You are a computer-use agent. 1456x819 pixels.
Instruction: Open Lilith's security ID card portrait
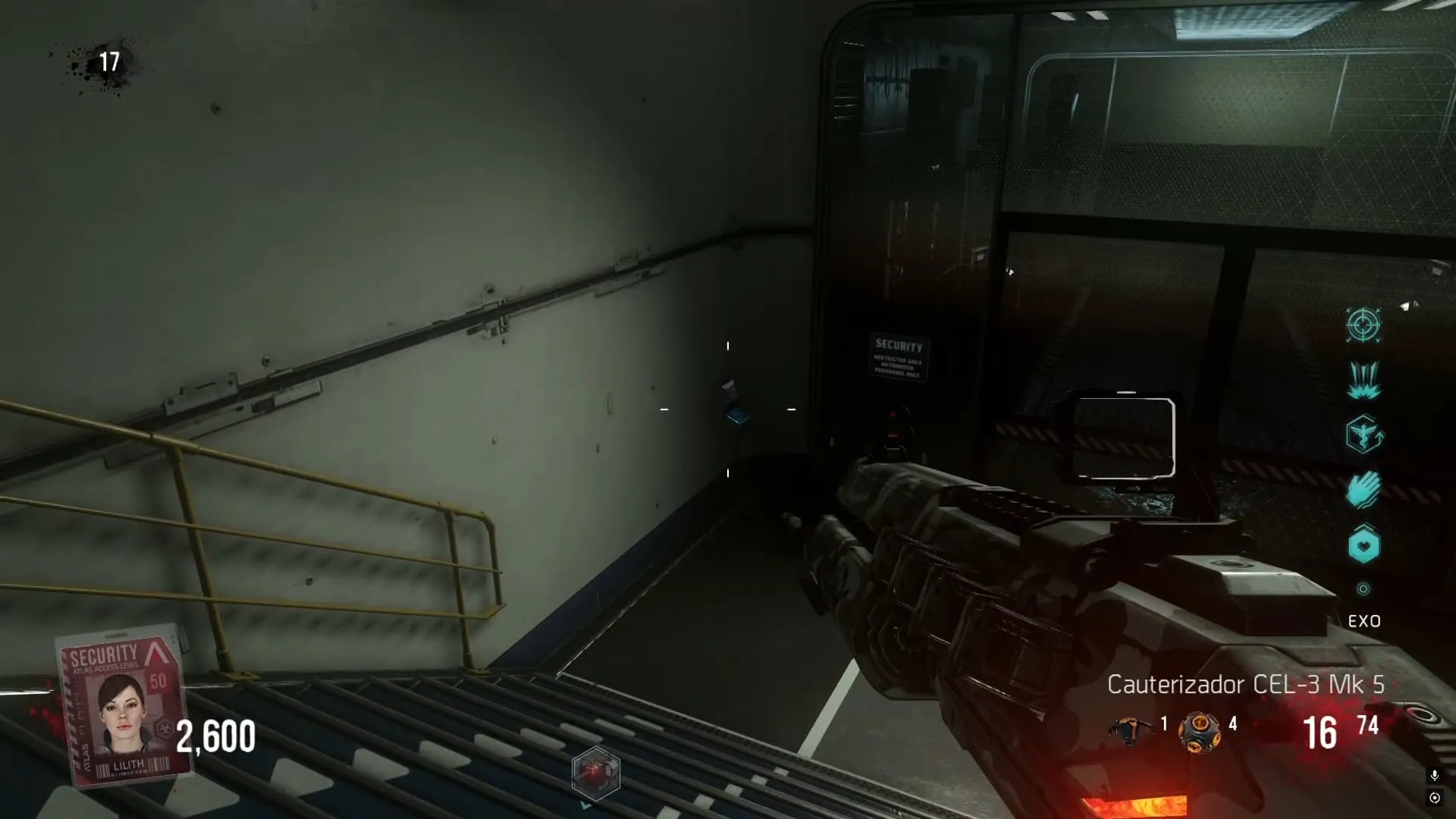click(x=125, y=705)
